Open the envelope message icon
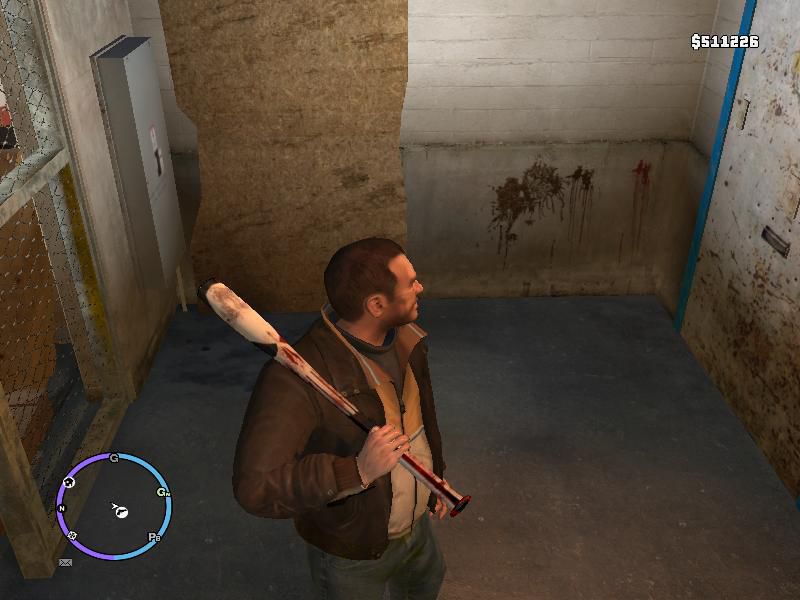The width and height of the screenshot is (800, 600). [66, 563]
